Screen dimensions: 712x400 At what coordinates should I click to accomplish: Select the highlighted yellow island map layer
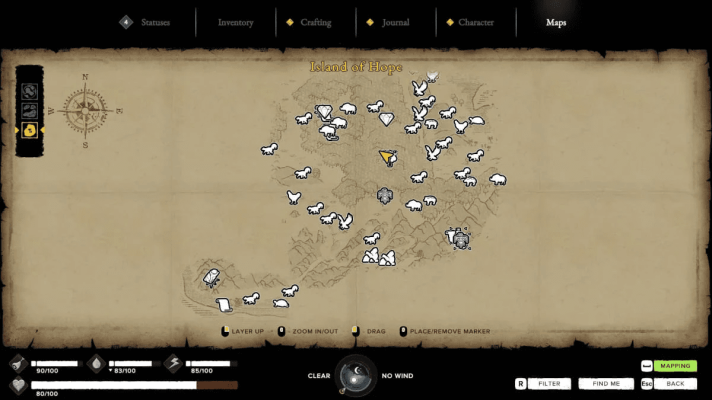pos(30,130)
